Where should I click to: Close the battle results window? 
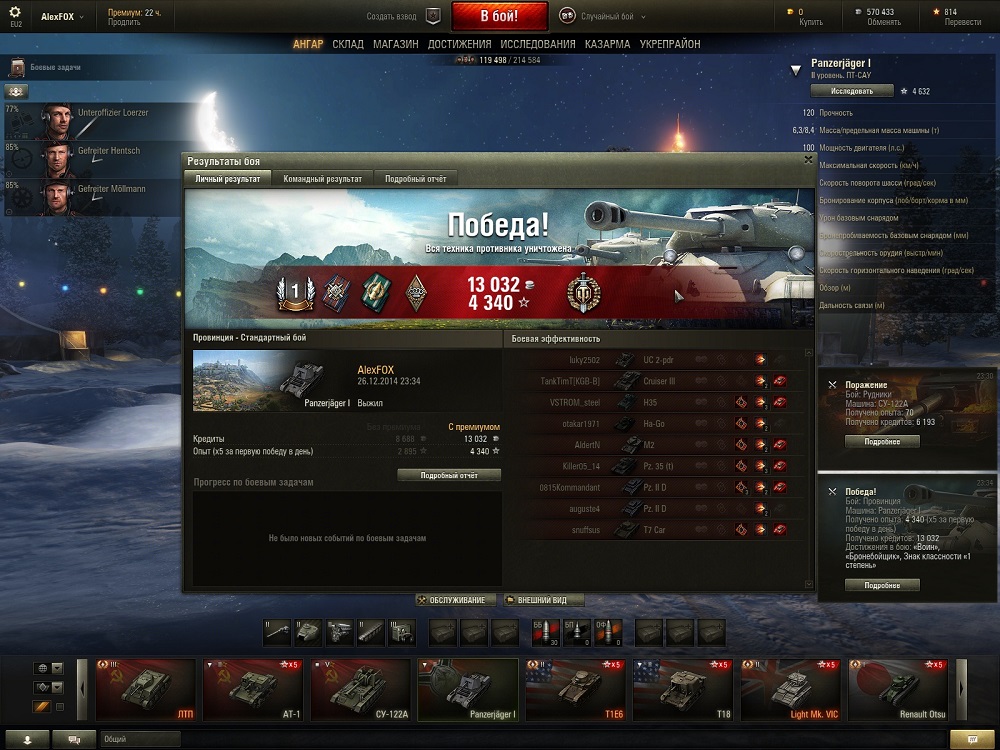[808, 159]
